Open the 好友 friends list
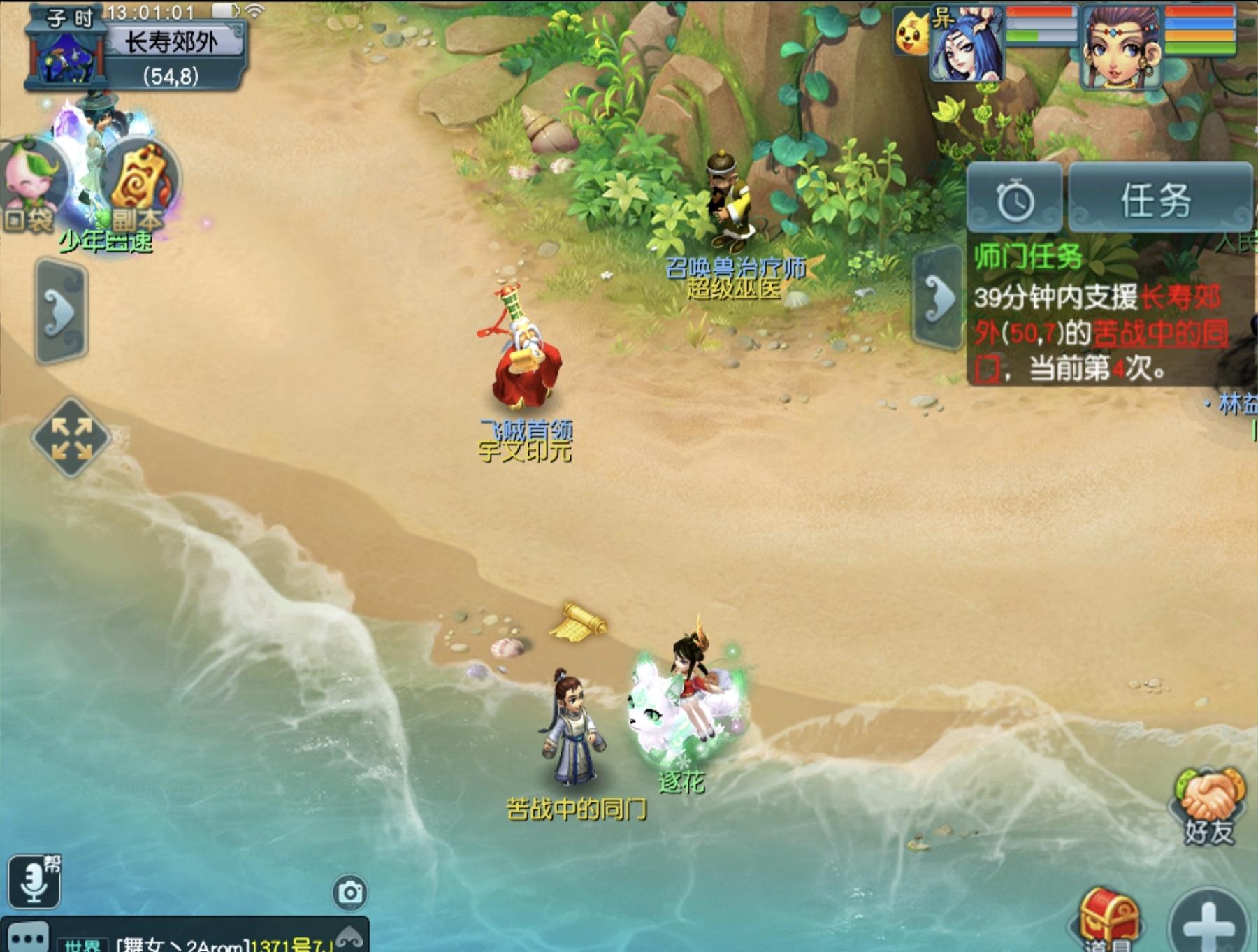This screenshot has height=952, width=1258. [x=1208, y=807]
